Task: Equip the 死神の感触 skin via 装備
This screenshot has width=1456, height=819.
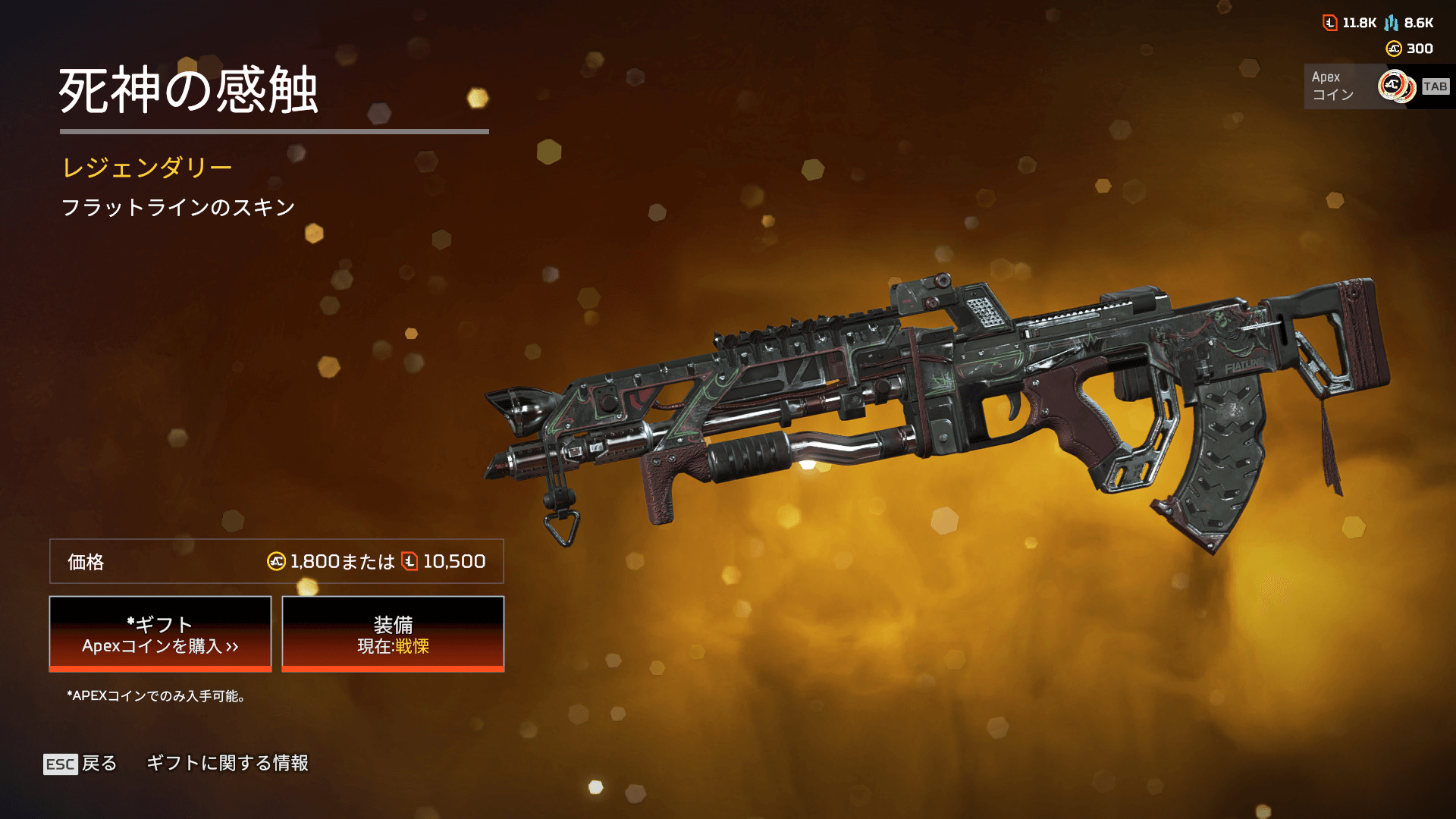Action: tap(393, 634)
